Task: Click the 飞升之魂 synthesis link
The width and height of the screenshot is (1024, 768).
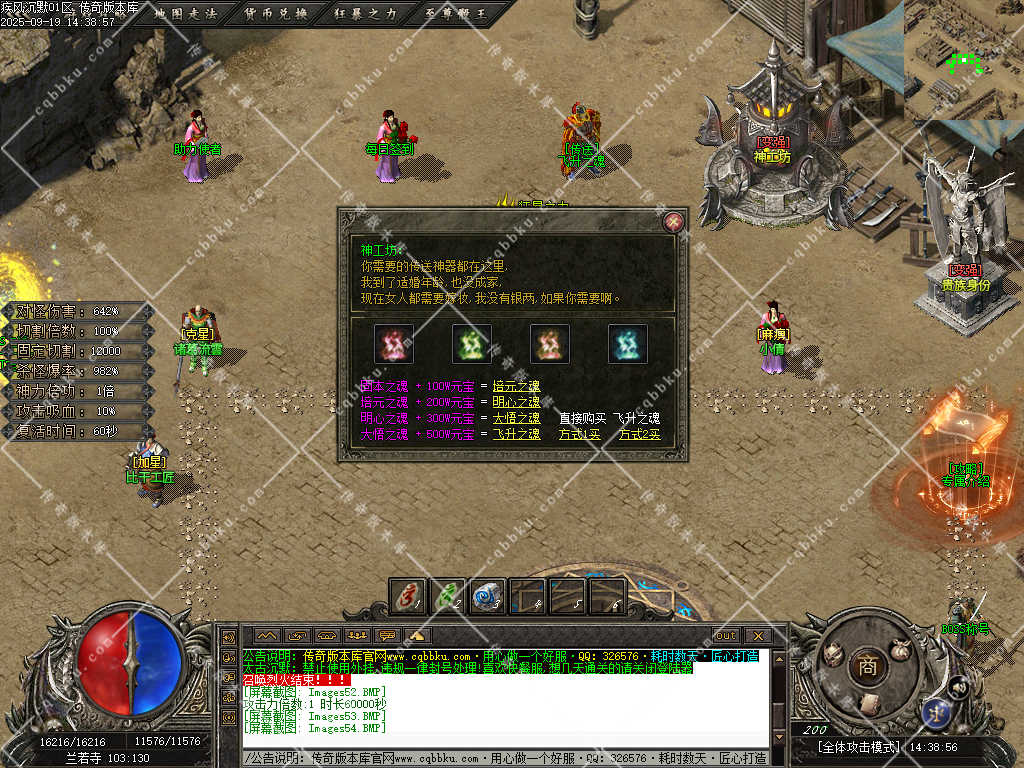Action: click(516, 435)
